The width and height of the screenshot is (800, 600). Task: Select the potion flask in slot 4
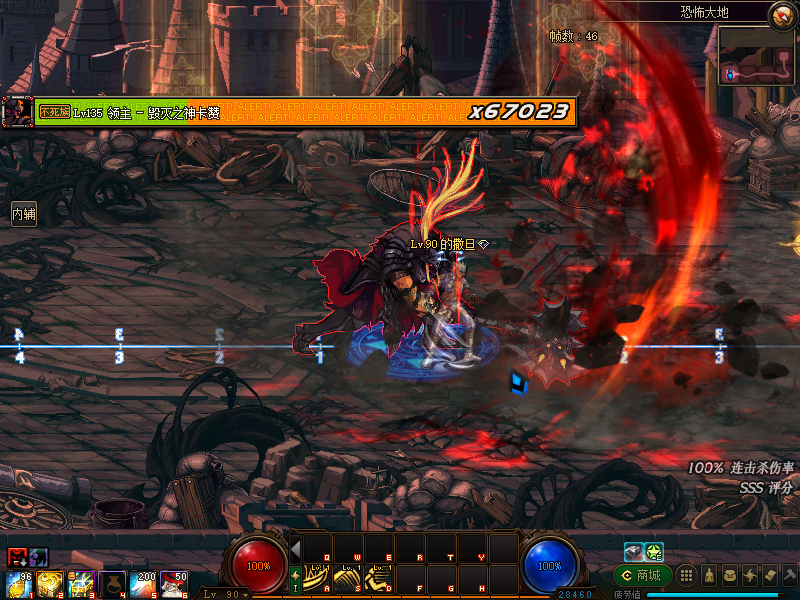coord(114,583)
